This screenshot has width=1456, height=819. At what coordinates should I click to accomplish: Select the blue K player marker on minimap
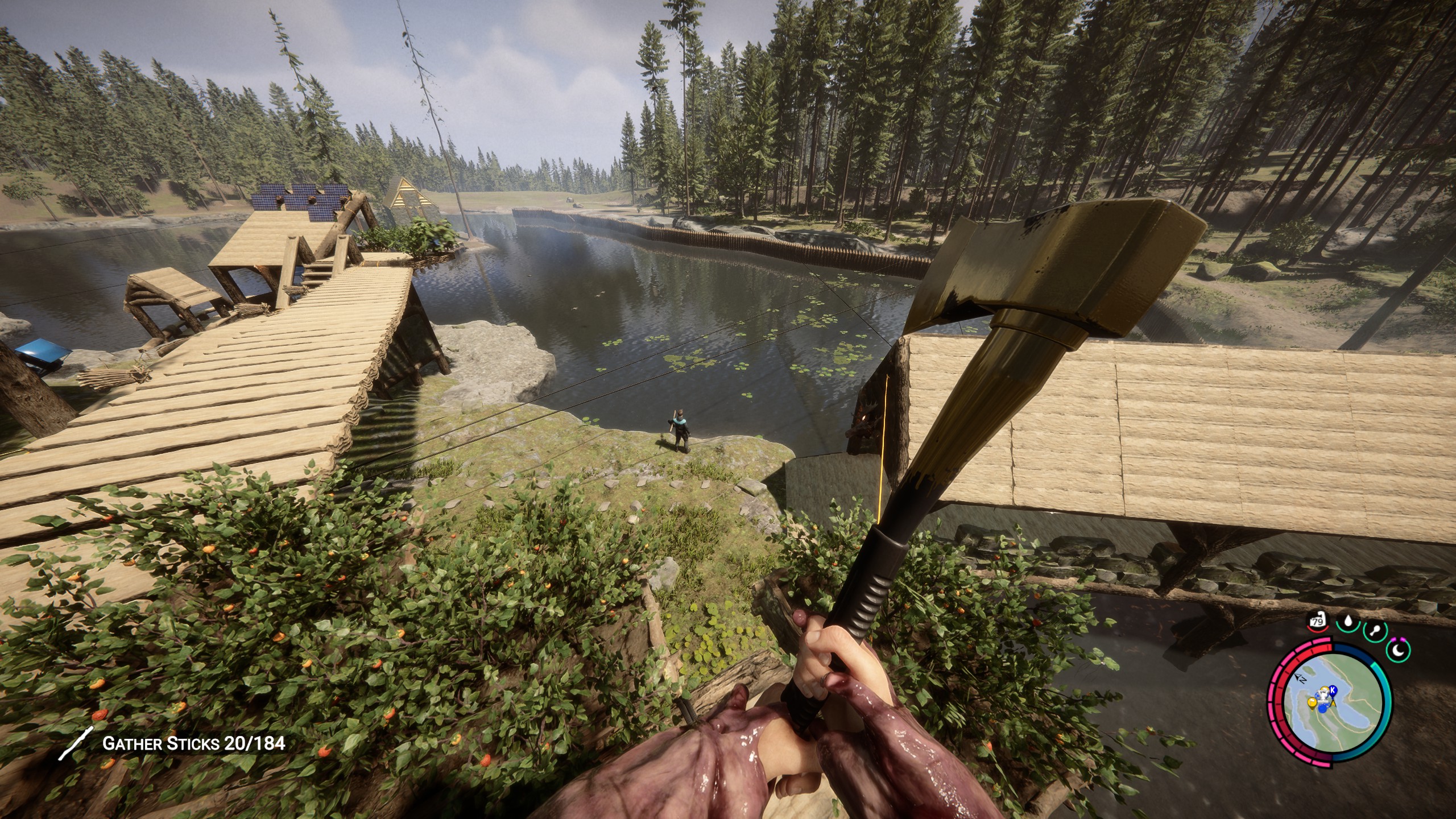(1333, 689)
